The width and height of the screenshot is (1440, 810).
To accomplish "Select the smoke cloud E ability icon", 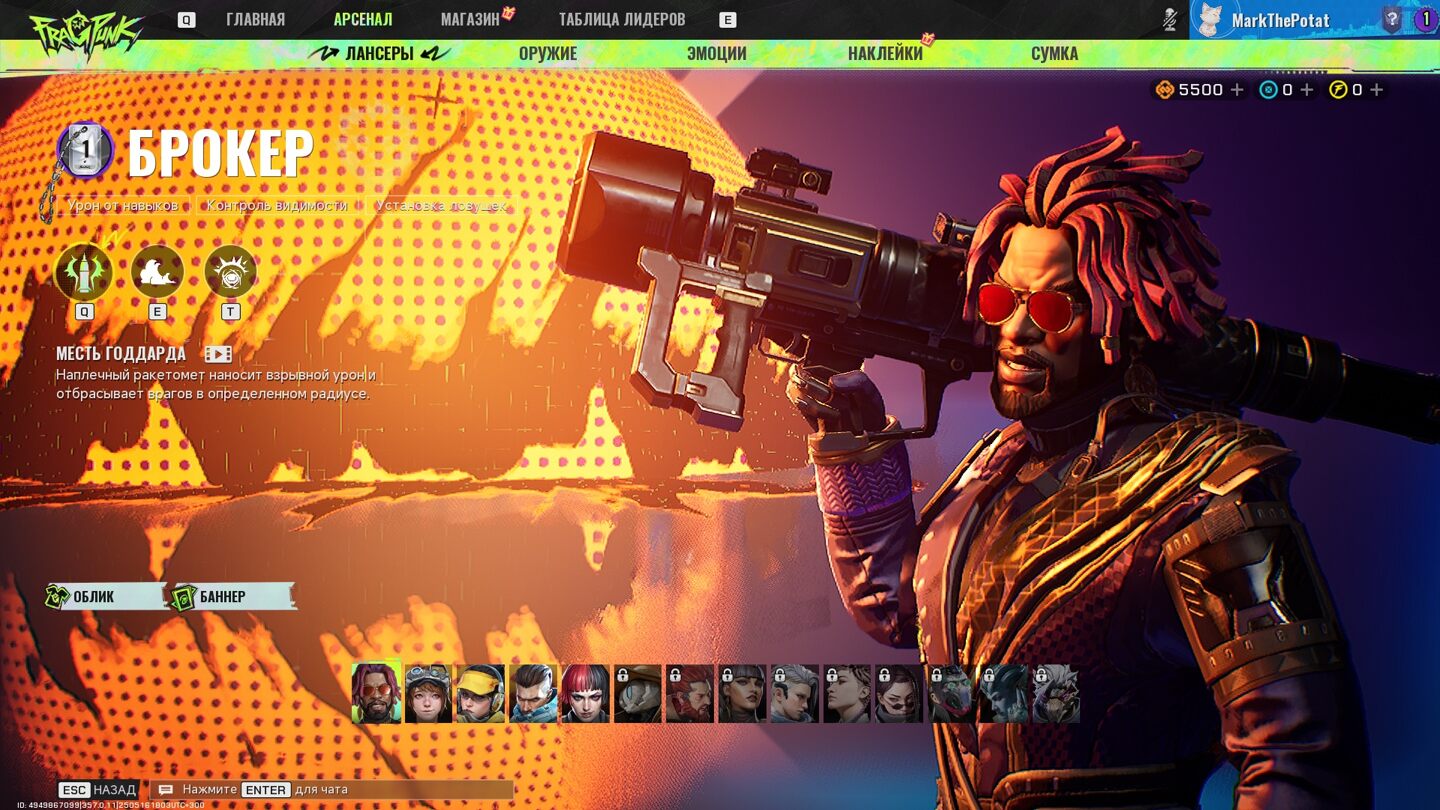I will pyautogui.click(x=157, y=271).
